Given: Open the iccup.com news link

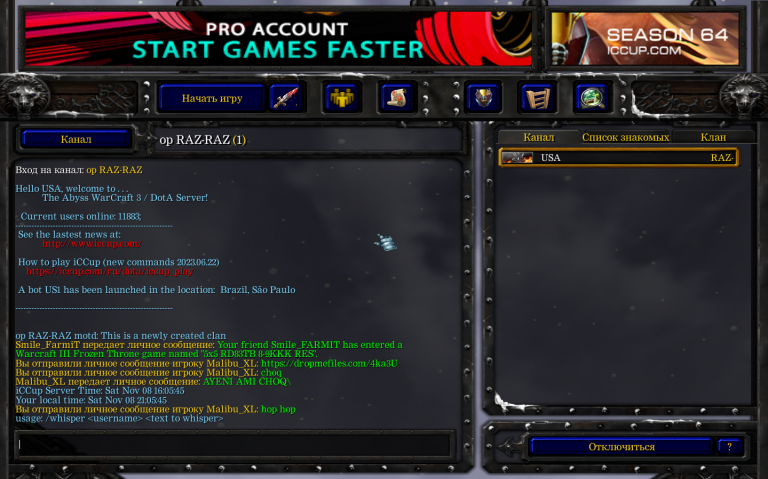Looking at the screenshot, I should pos(92,243).
